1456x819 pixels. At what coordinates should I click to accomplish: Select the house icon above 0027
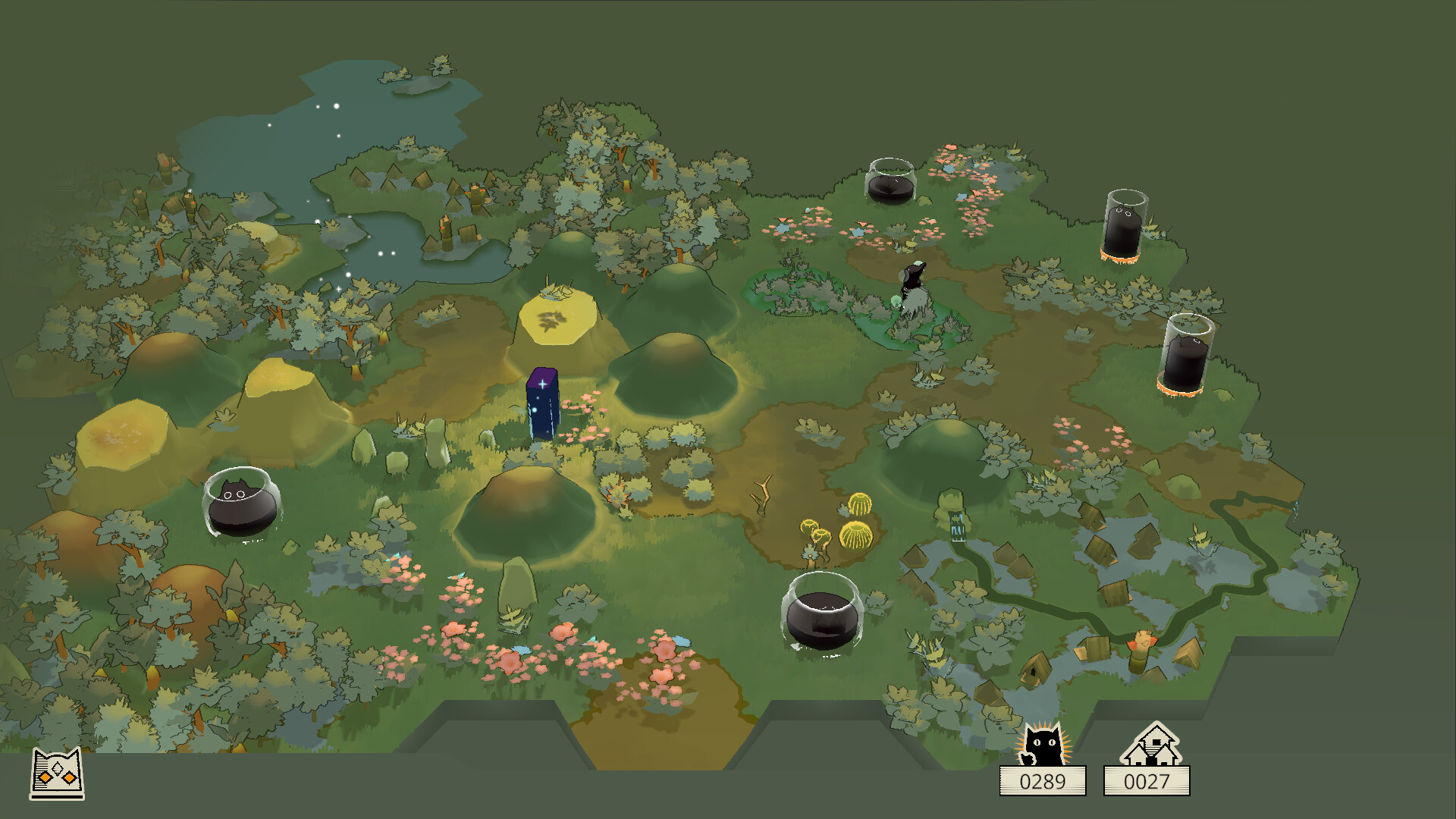1150,745
